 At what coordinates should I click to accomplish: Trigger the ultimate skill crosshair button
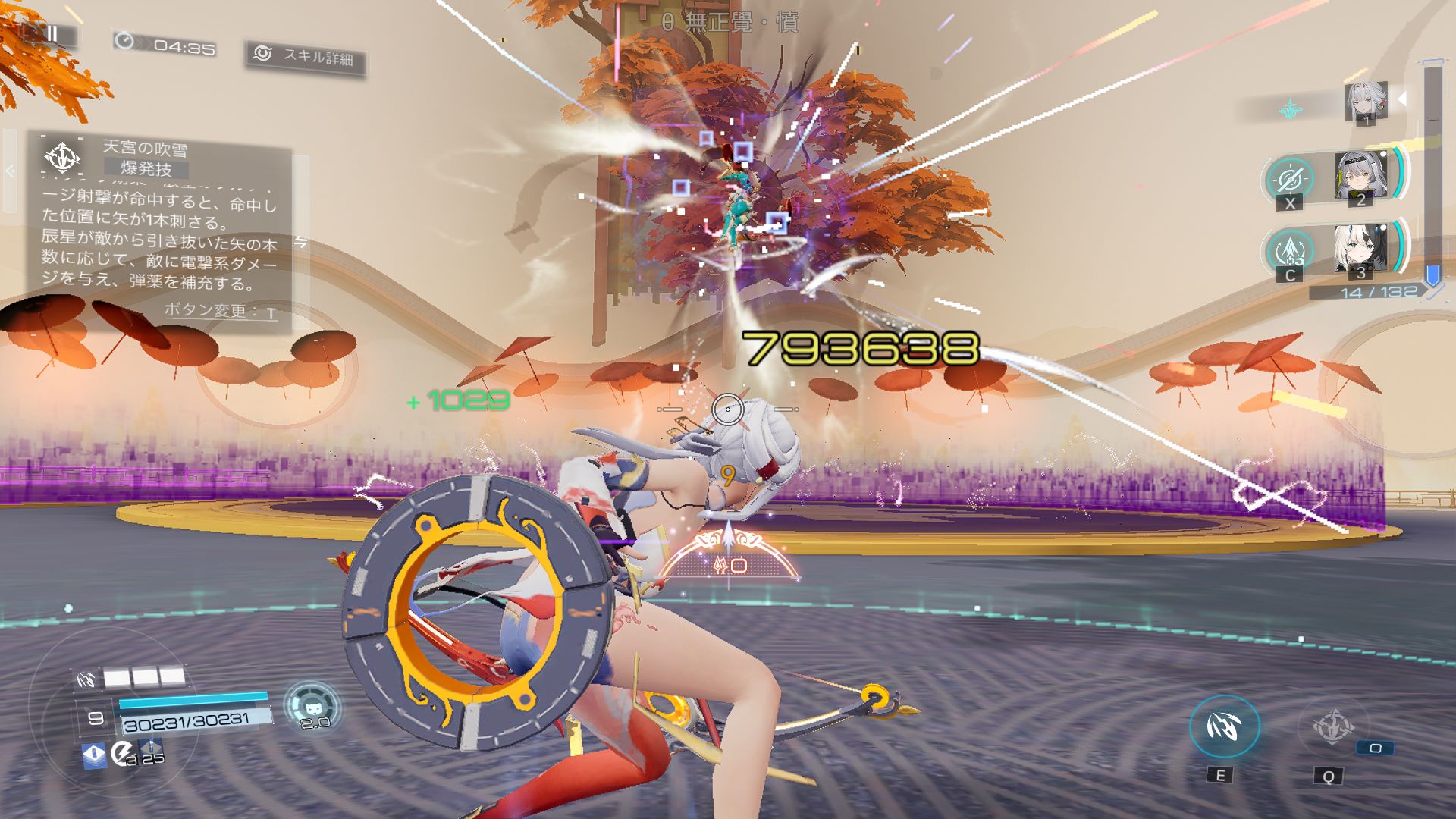click(x=1332, y=726)
